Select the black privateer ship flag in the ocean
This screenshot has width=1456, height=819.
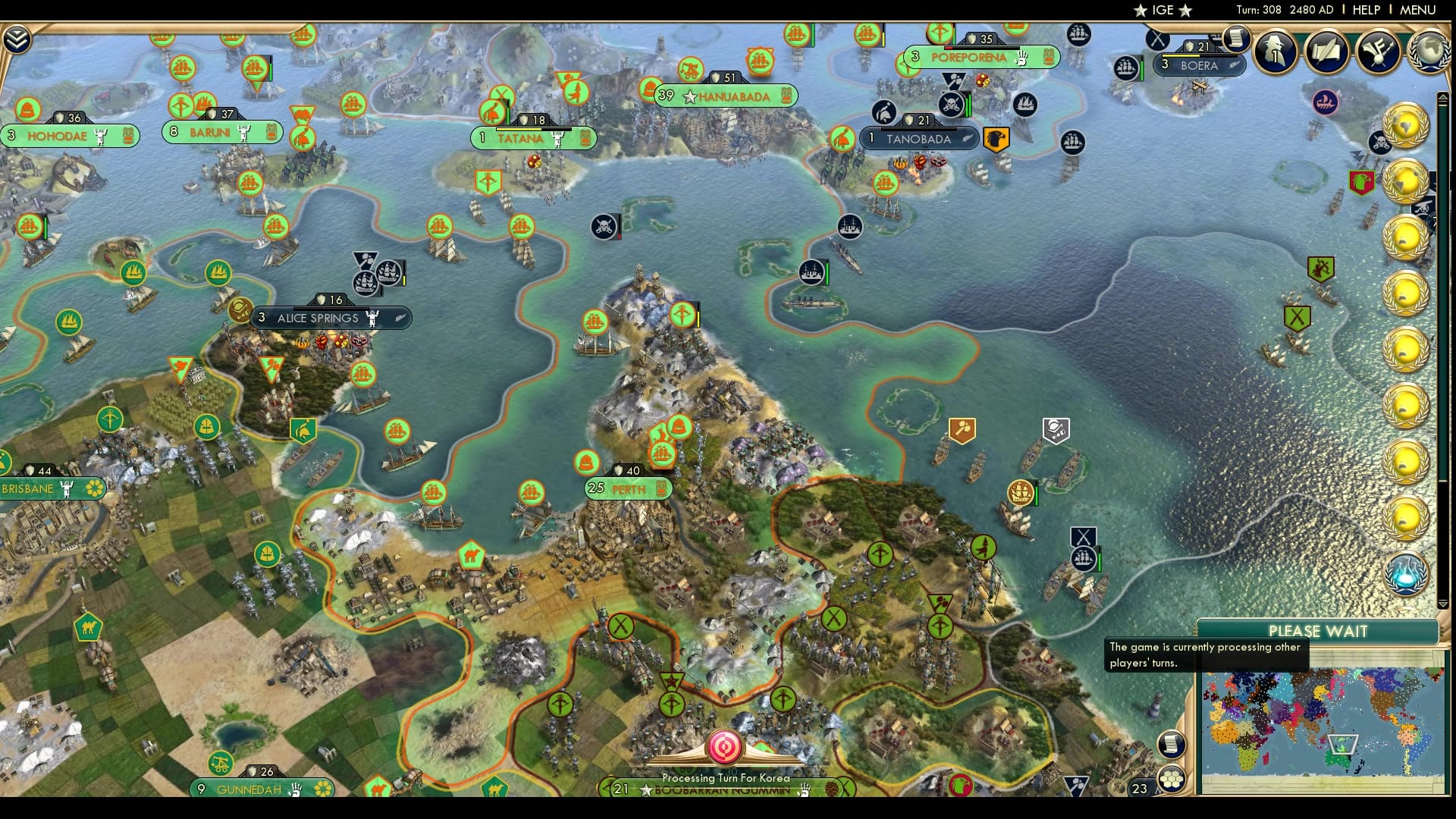(604, 226)
